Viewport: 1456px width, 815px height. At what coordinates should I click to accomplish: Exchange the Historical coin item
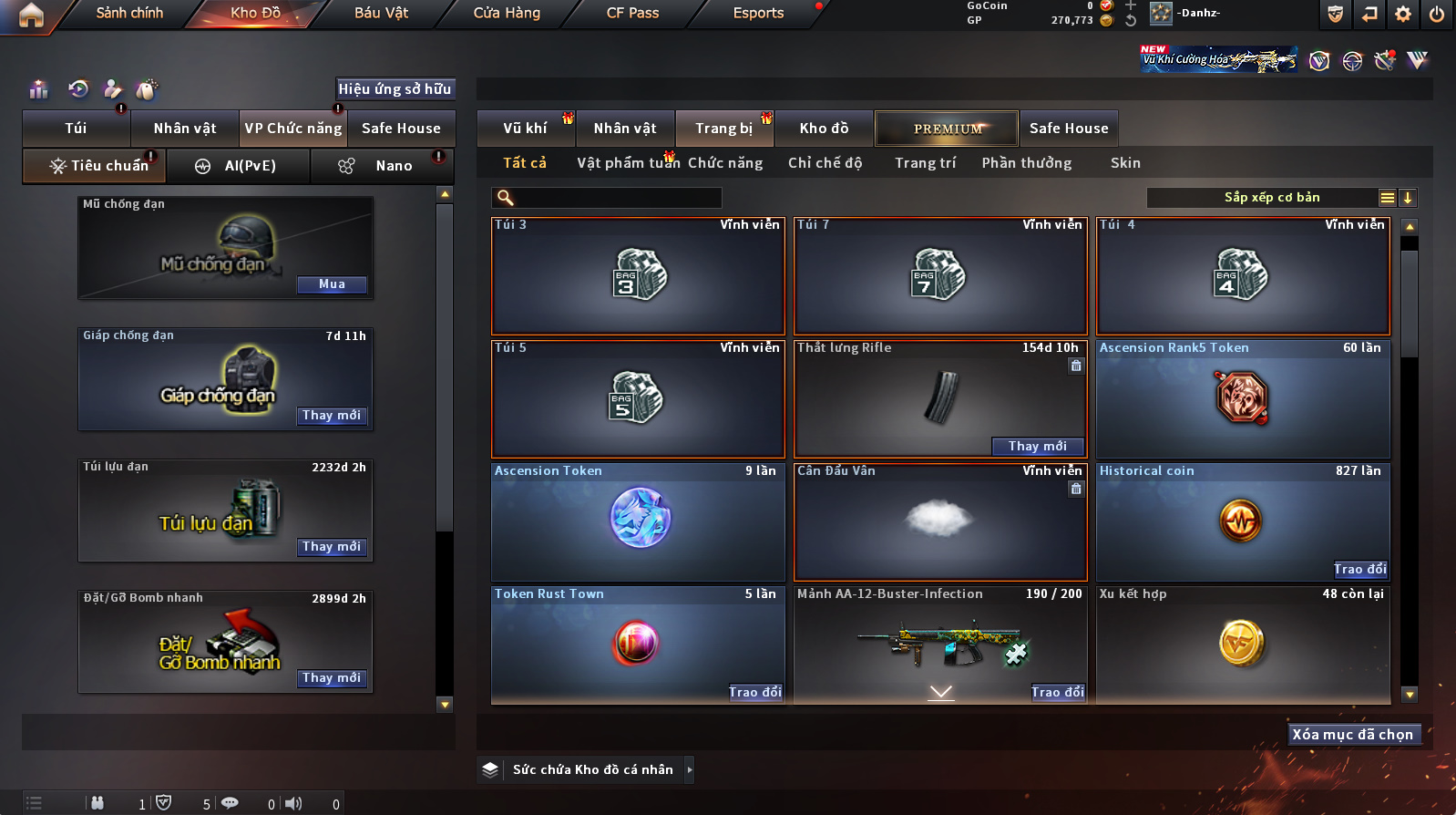pos(1359,570)
